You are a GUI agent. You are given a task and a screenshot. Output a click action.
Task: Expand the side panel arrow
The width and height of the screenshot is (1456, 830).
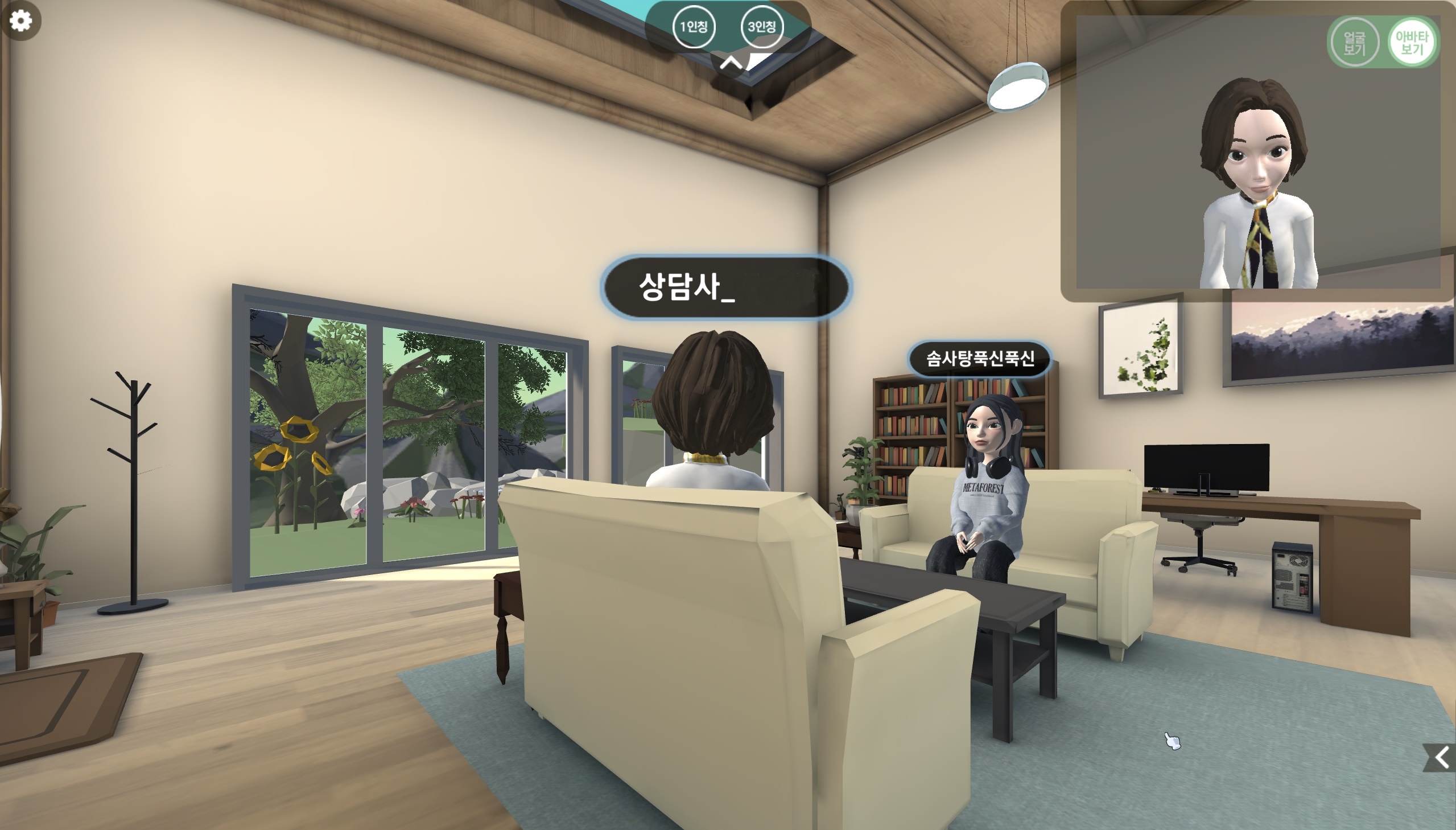[x=1441, y=758]
